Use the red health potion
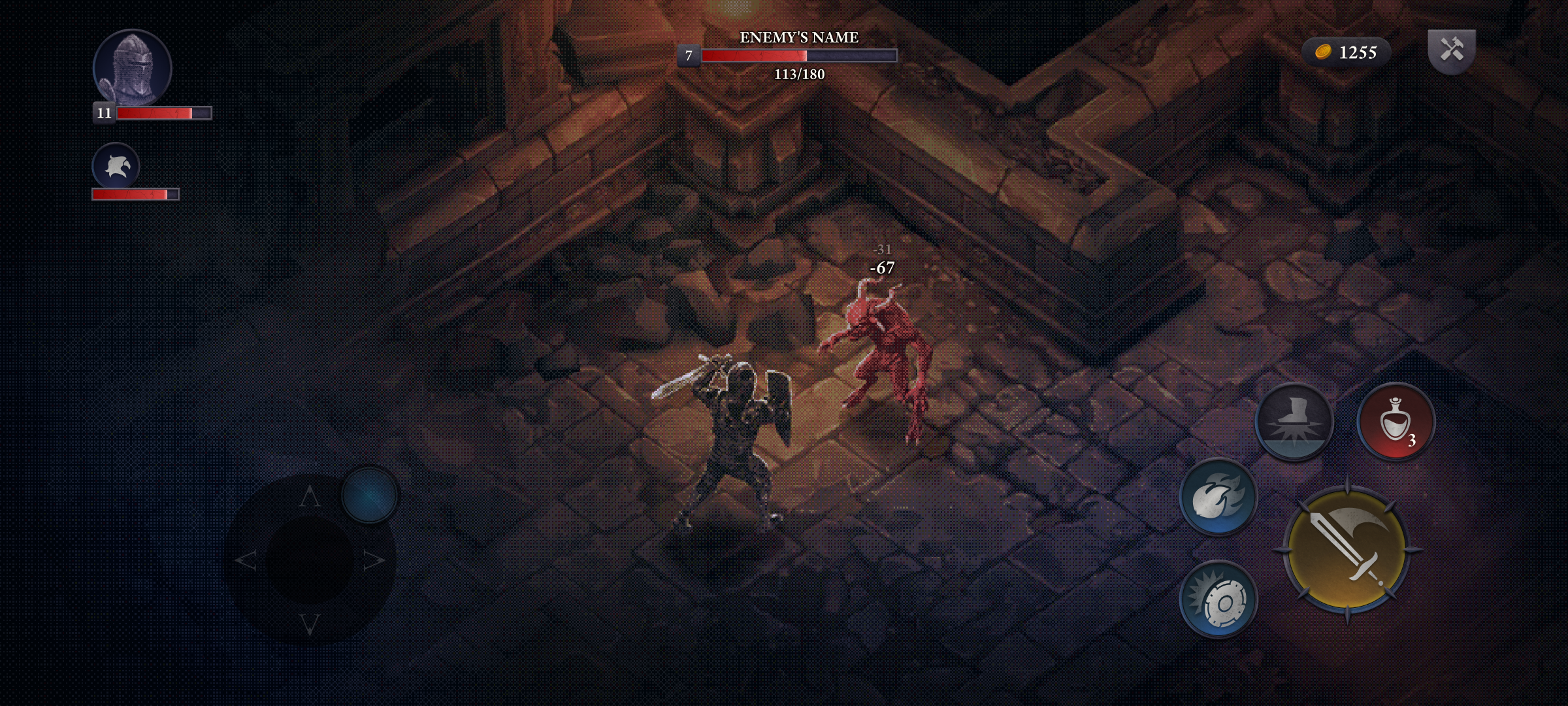 pos(1396,422)
